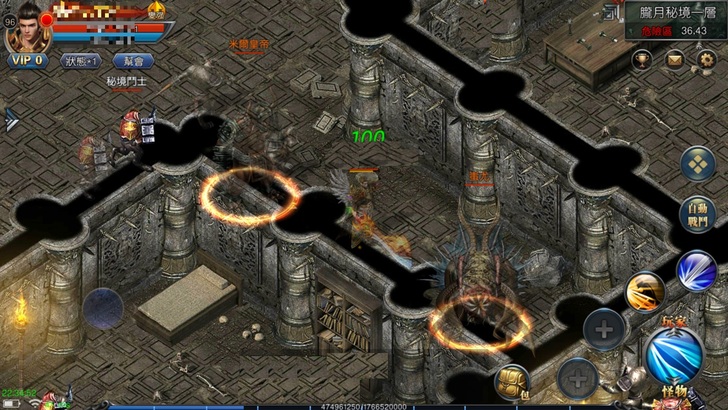The width and height of the screenshot is (728, 410).
Task: Click the 狀態 status button
Action: click(x=81, y=61)
